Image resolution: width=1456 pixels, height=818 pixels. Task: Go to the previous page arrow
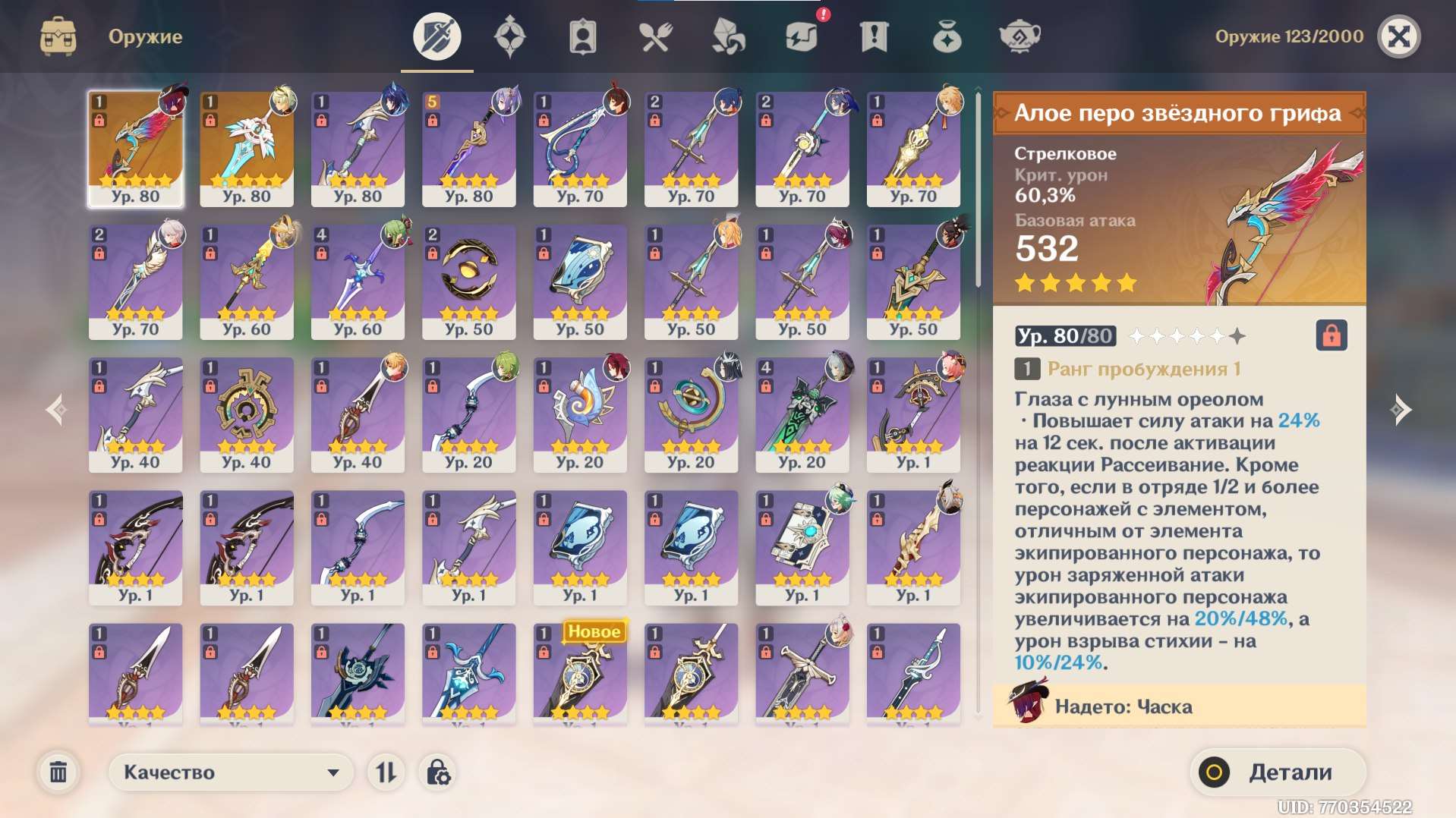[x=55, y=410]
